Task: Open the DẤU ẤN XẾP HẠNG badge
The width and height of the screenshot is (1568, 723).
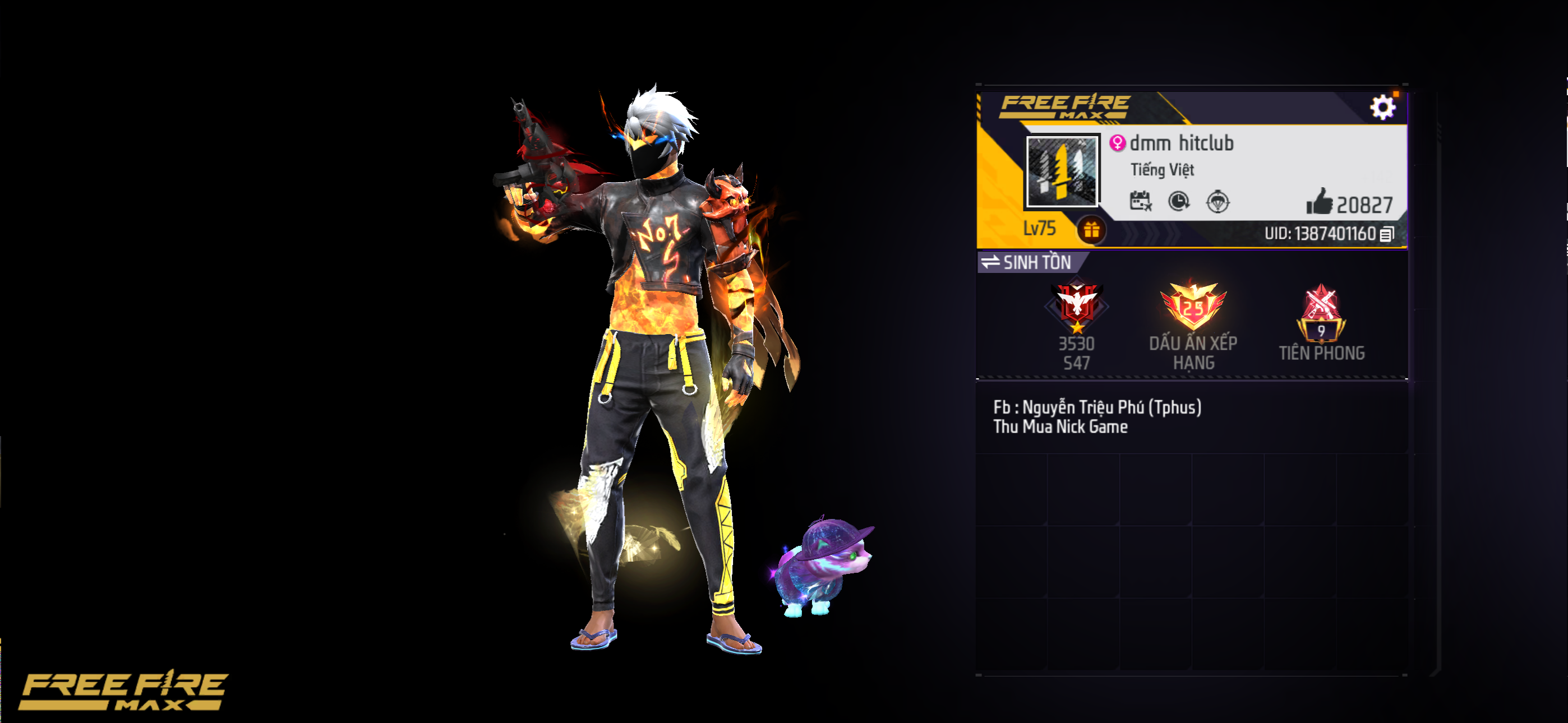Action: 1192,307
